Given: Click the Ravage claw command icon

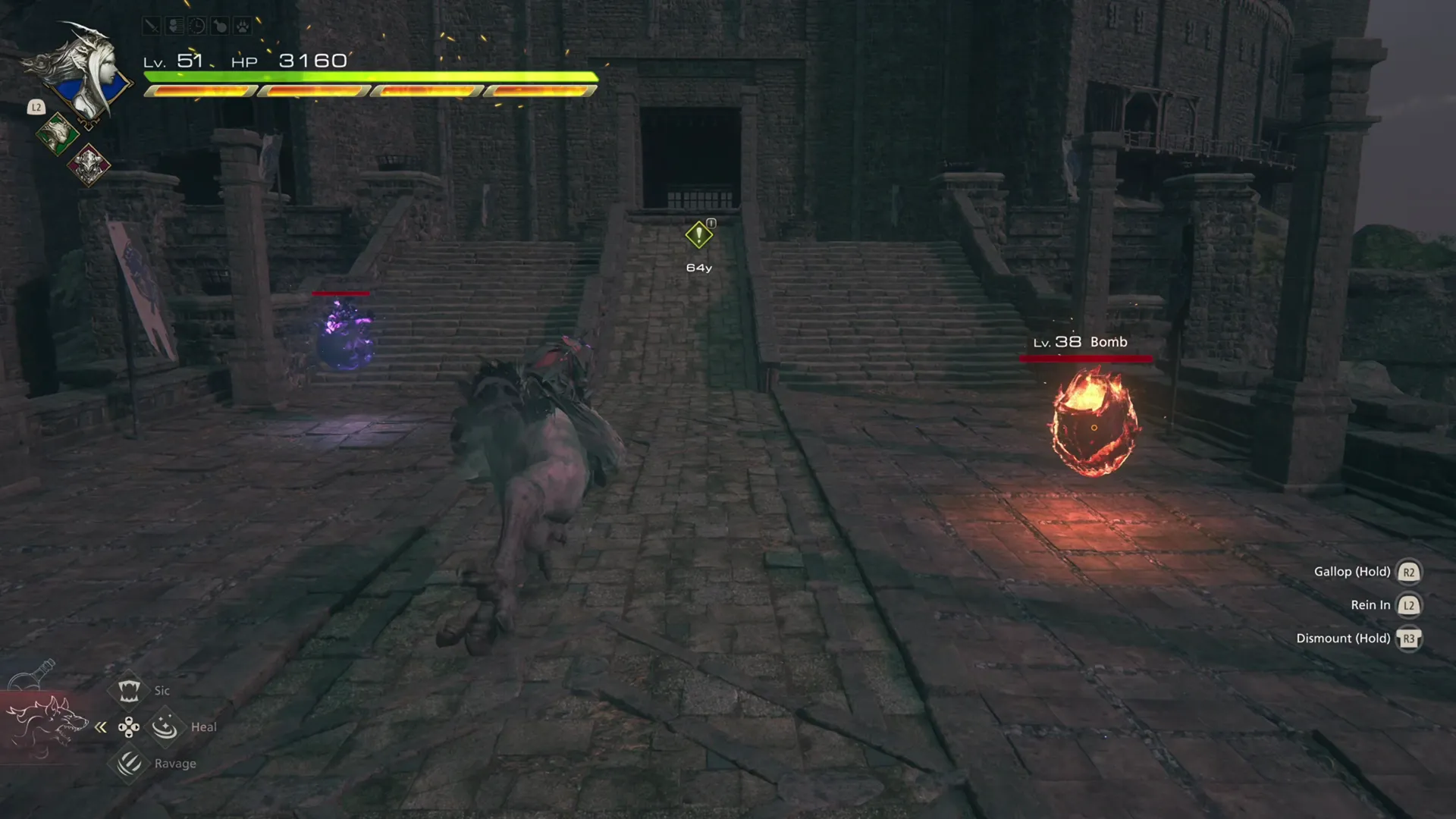Looking at the screenshot, I should pos(129,763).
